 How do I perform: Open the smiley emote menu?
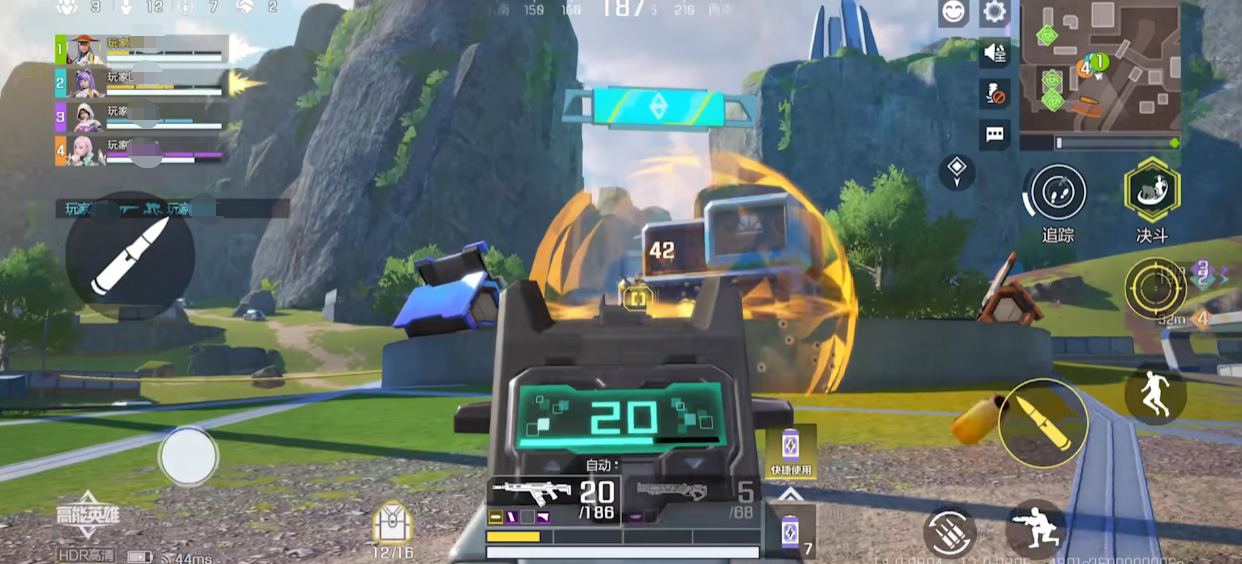coord(954,13)
